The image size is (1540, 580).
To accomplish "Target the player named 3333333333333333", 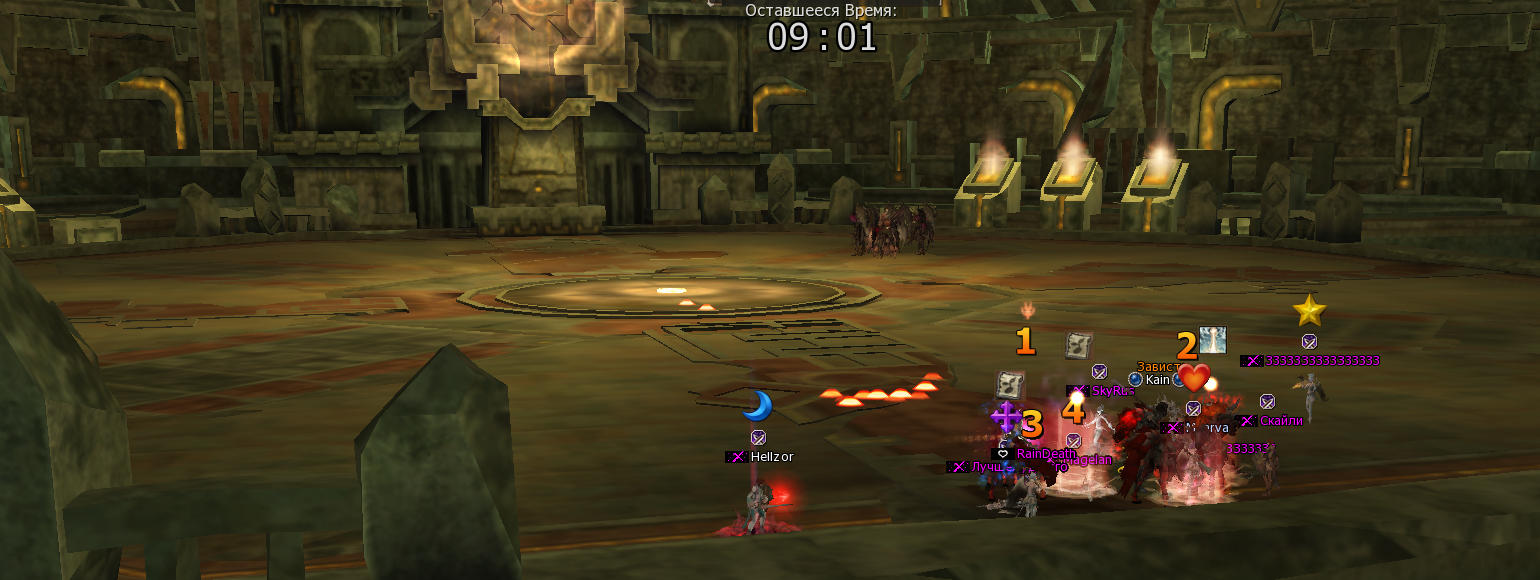I will (1321, 361).
